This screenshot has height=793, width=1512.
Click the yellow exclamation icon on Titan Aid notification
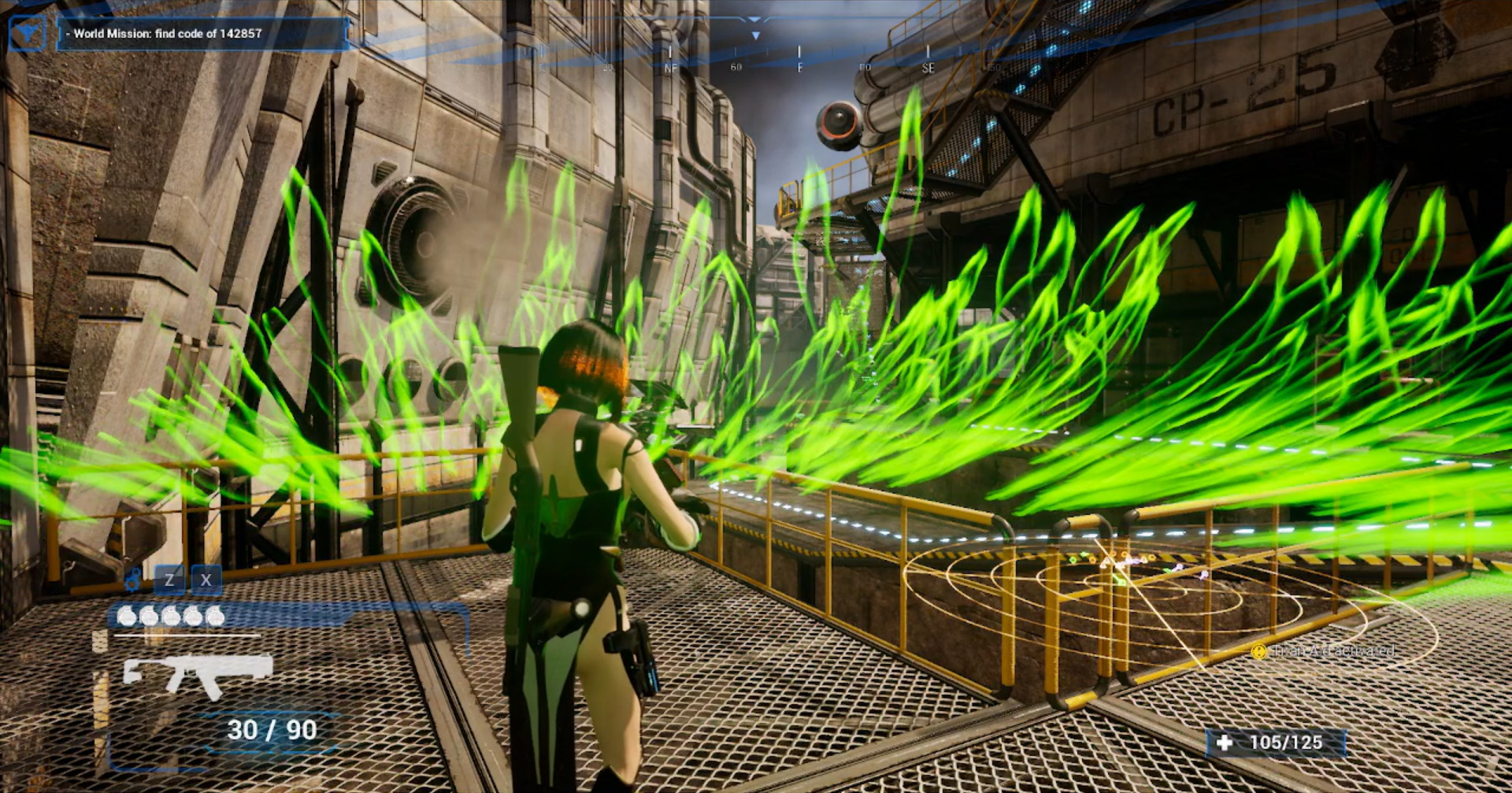(x=1259, y=652)
